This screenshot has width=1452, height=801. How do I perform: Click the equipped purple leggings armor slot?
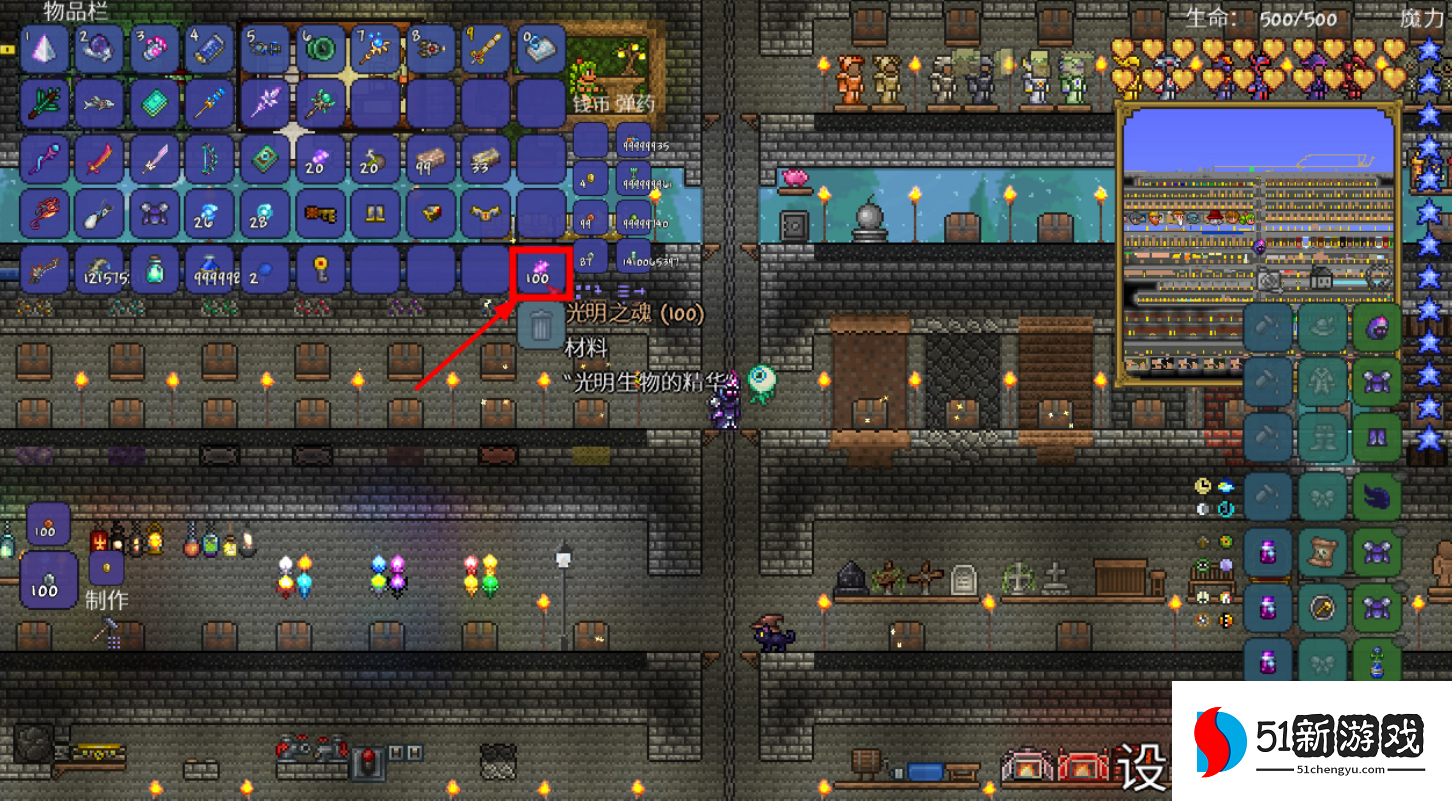pos(1377,438)
